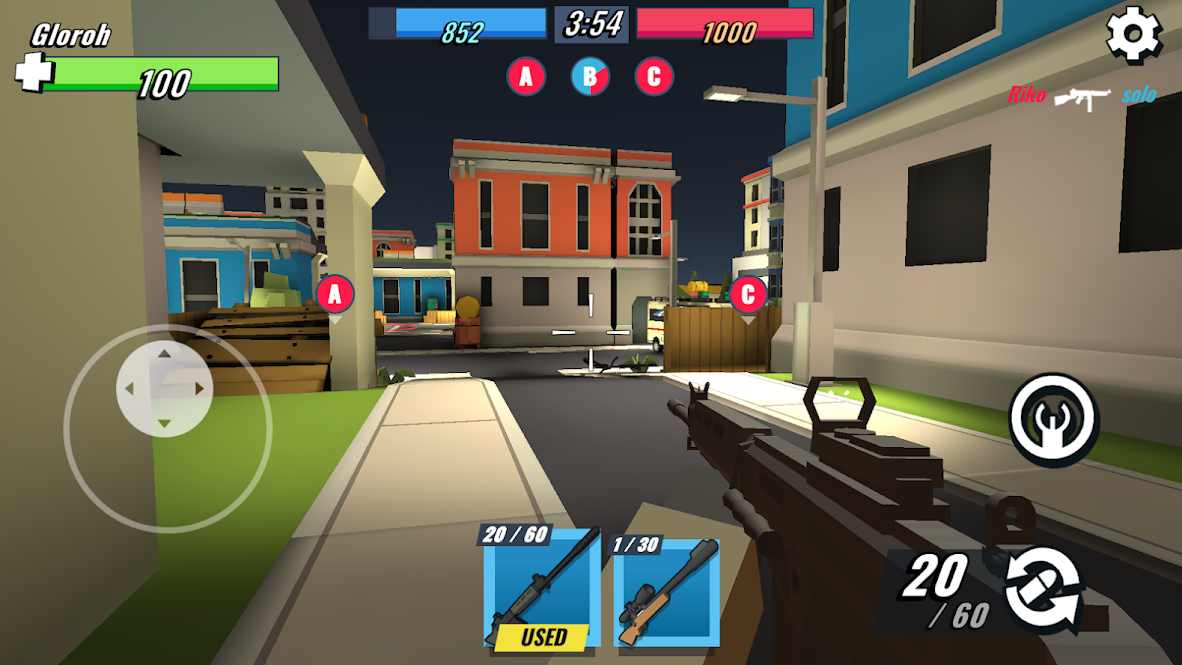Activate the circular ability button above reload

[x=1054, y=420]
